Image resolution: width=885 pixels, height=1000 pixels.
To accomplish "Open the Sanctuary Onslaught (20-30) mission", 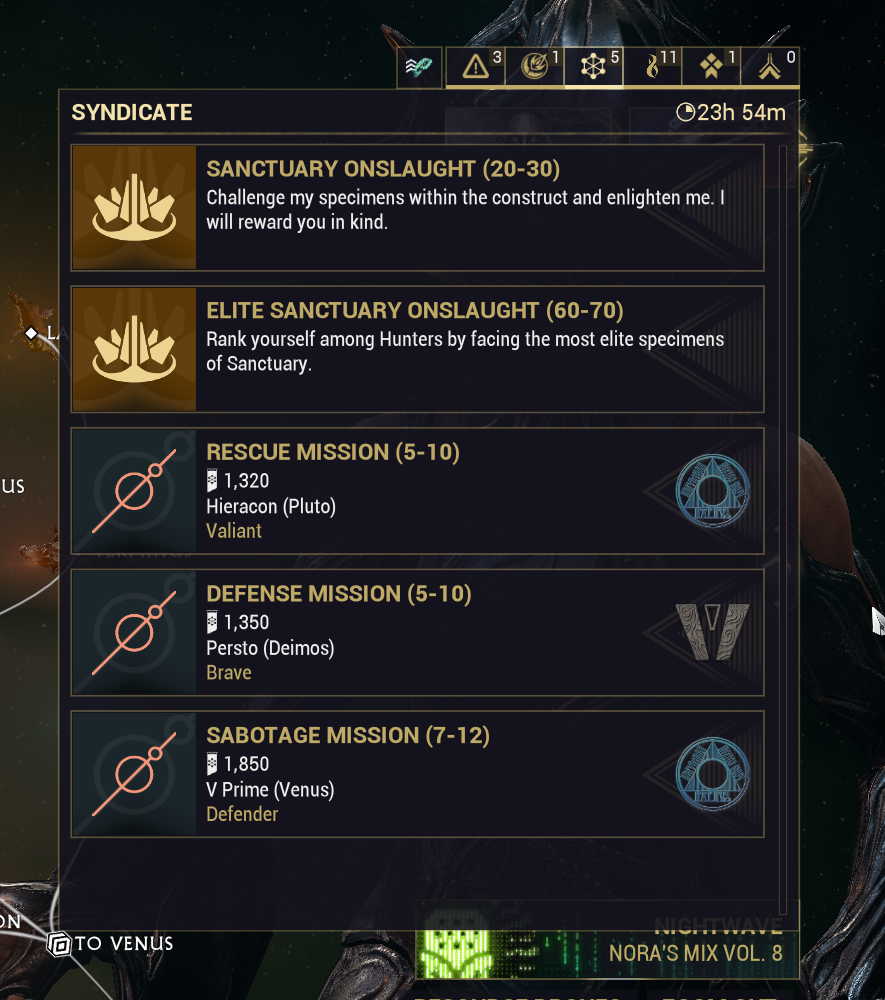I will tap(418, 207).
